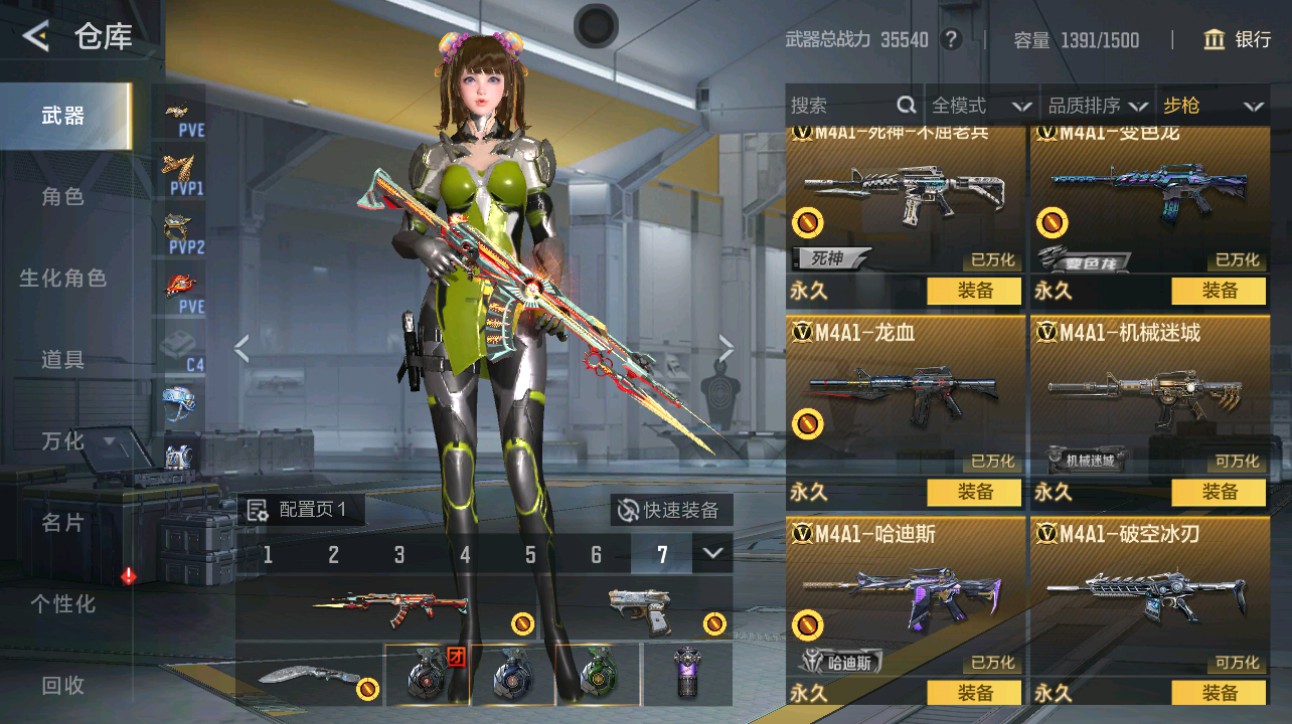Activate 快速装备 quick equip
Viewport: 1292px width, 724px height.
(670, 510)
